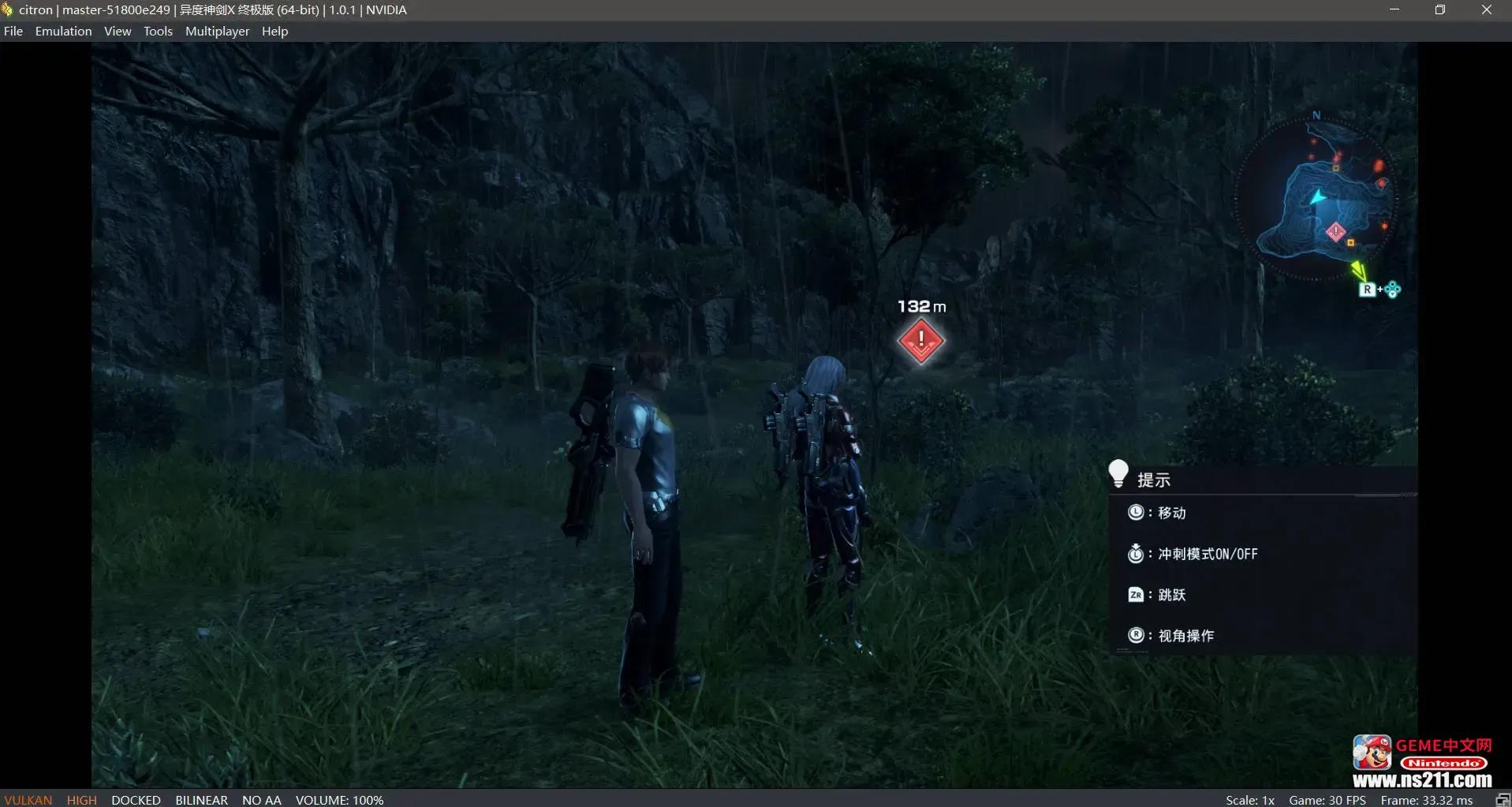Click the VOLUME: 100% indicator
The height and width of the screenshot is (807, 1512).
click(339, 800)
